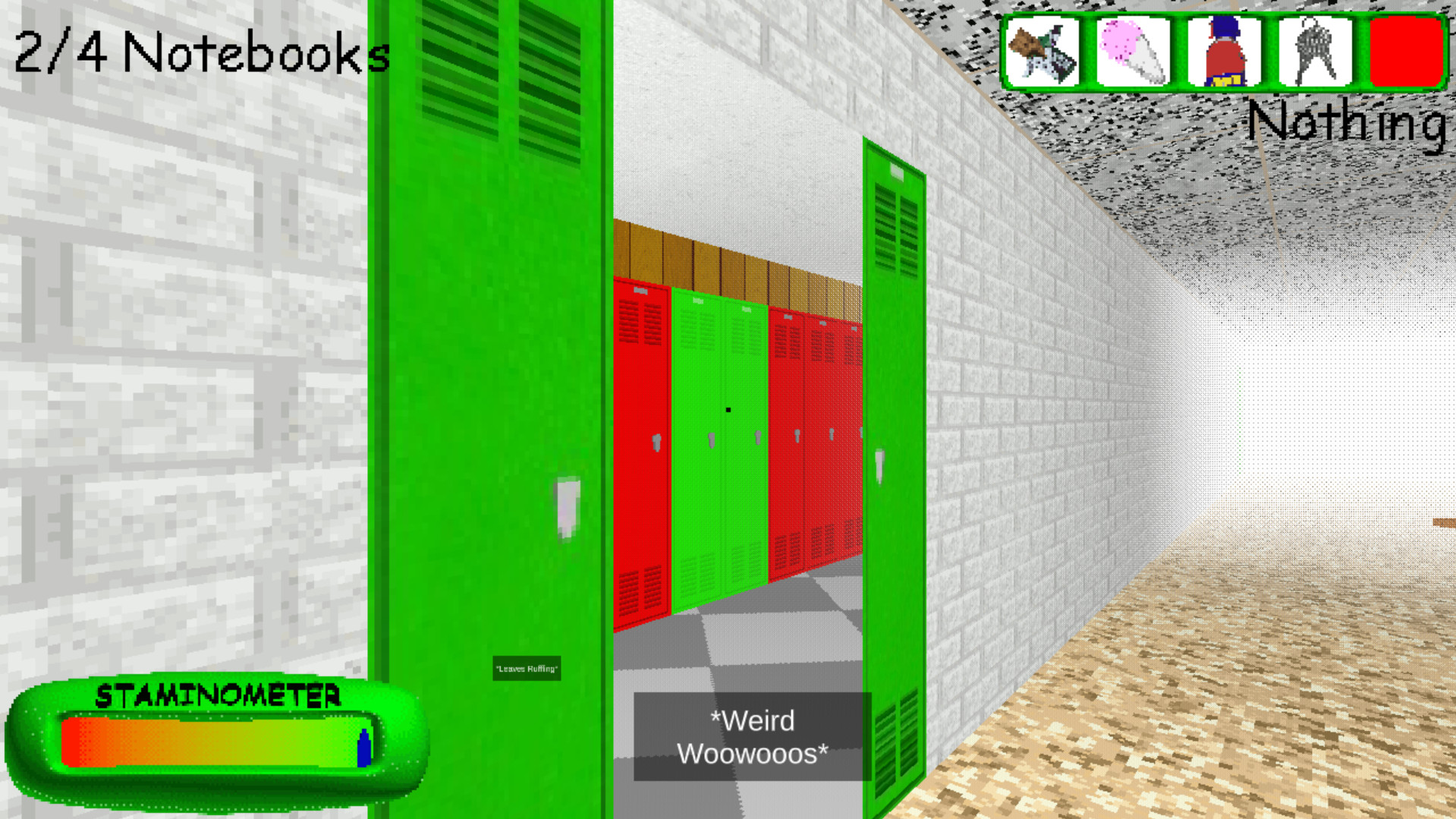Click the blue Staminometer gauge marker

[x=363, y=748]
